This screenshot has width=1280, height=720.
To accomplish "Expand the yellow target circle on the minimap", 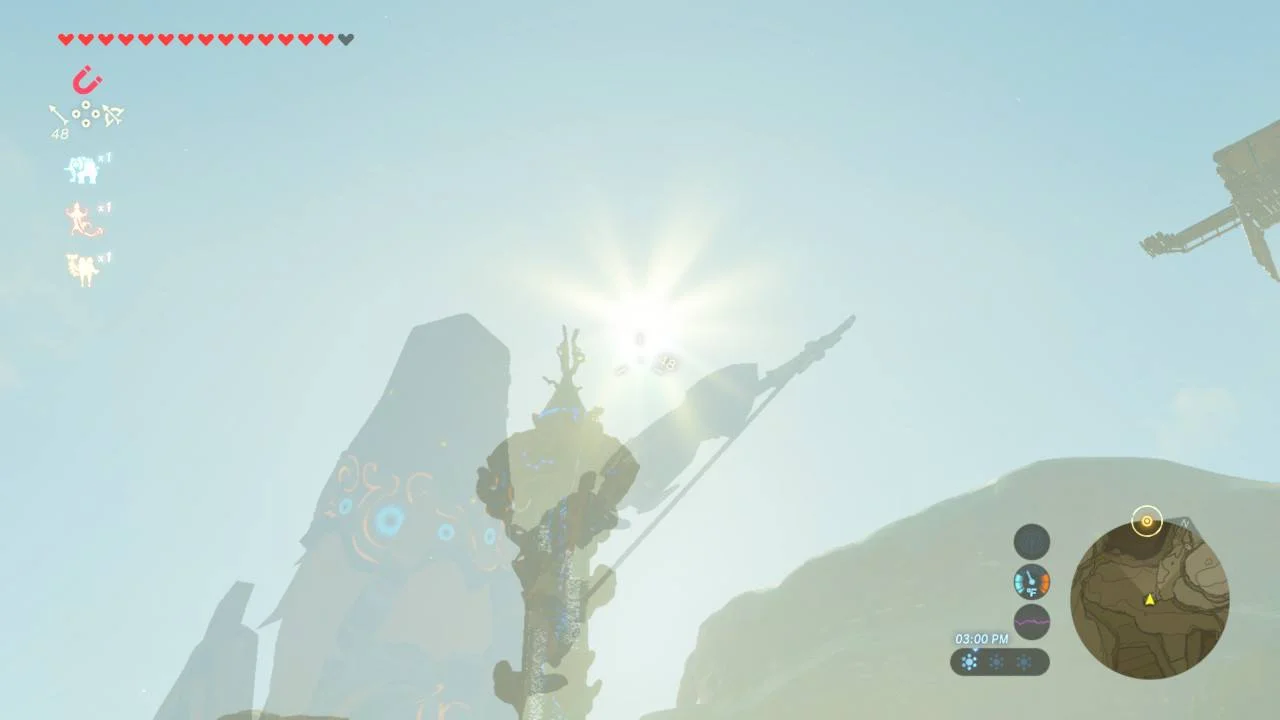I will click(x=1147, y=521).
